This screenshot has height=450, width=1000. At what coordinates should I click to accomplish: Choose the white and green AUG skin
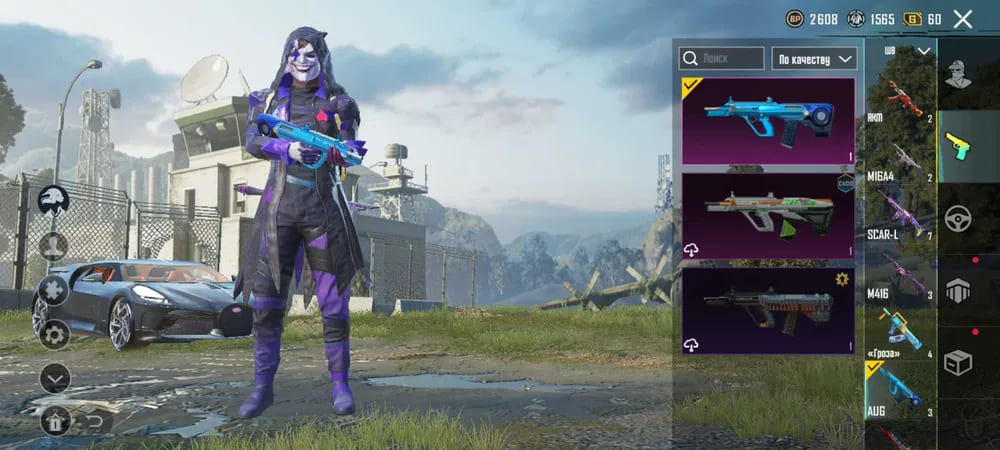click(x=768, y=216)
